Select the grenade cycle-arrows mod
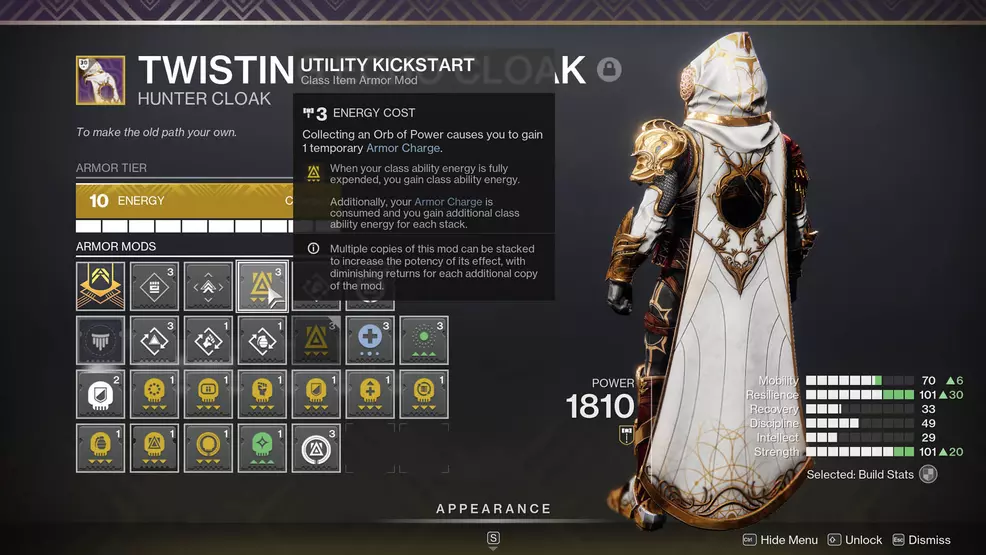Screen dimensions: 986x555 tap(262, 340)
